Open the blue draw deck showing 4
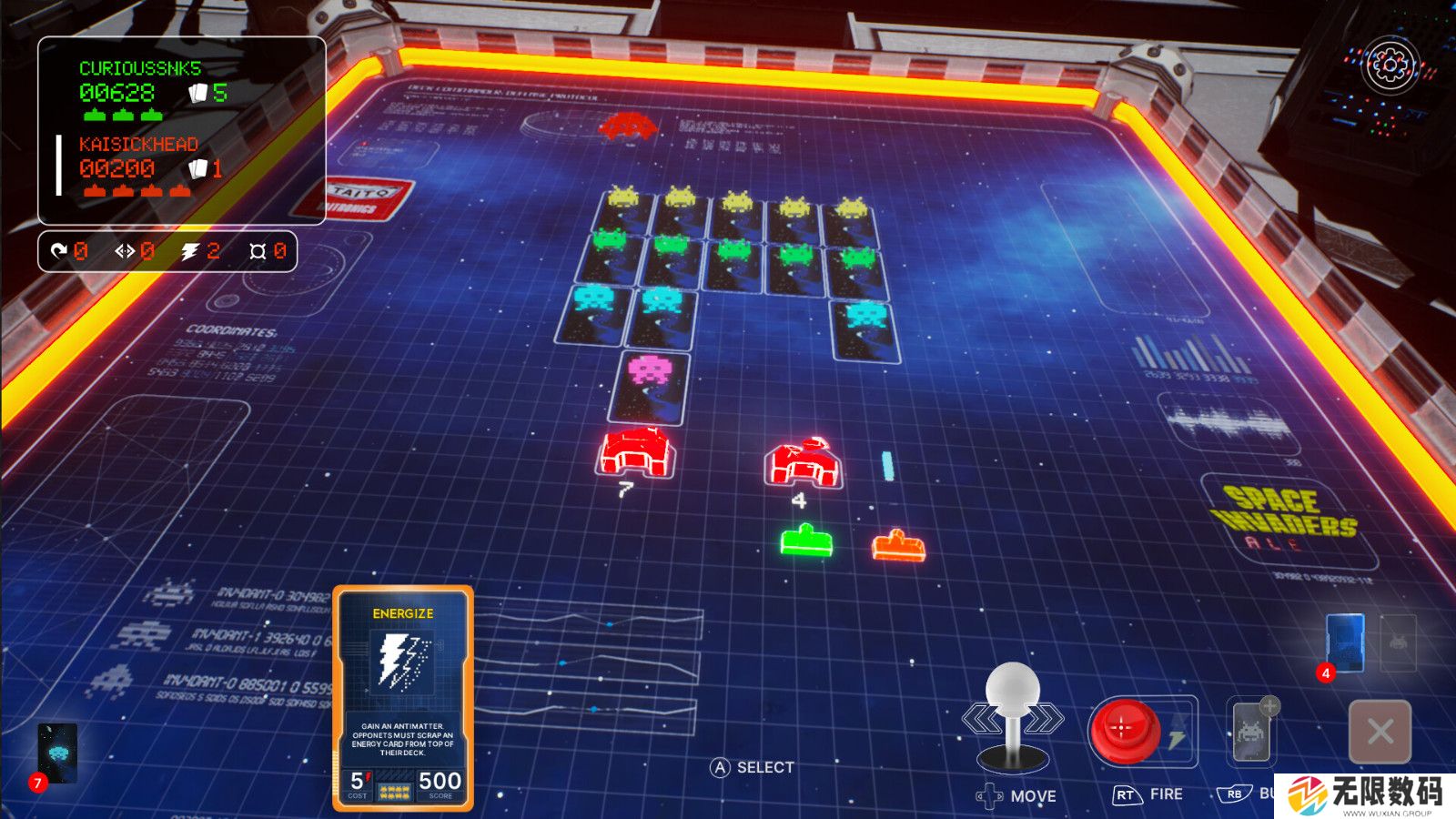 [x=1345, y=643]
